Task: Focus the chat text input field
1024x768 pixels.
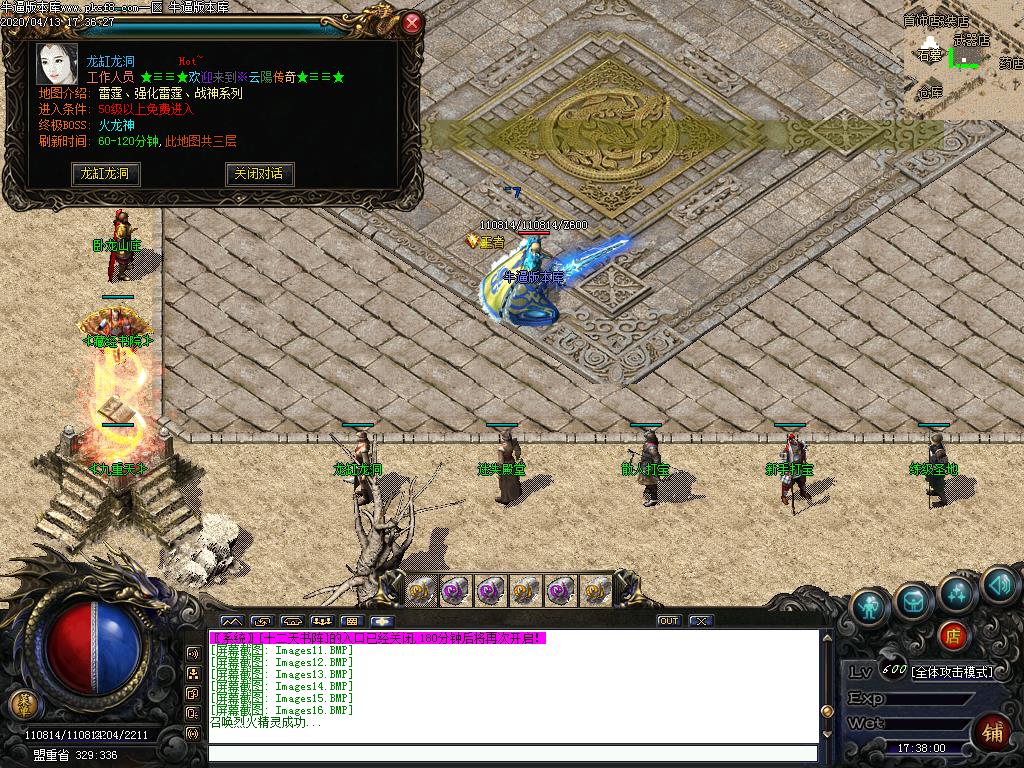Action: (x=510, y=753)
